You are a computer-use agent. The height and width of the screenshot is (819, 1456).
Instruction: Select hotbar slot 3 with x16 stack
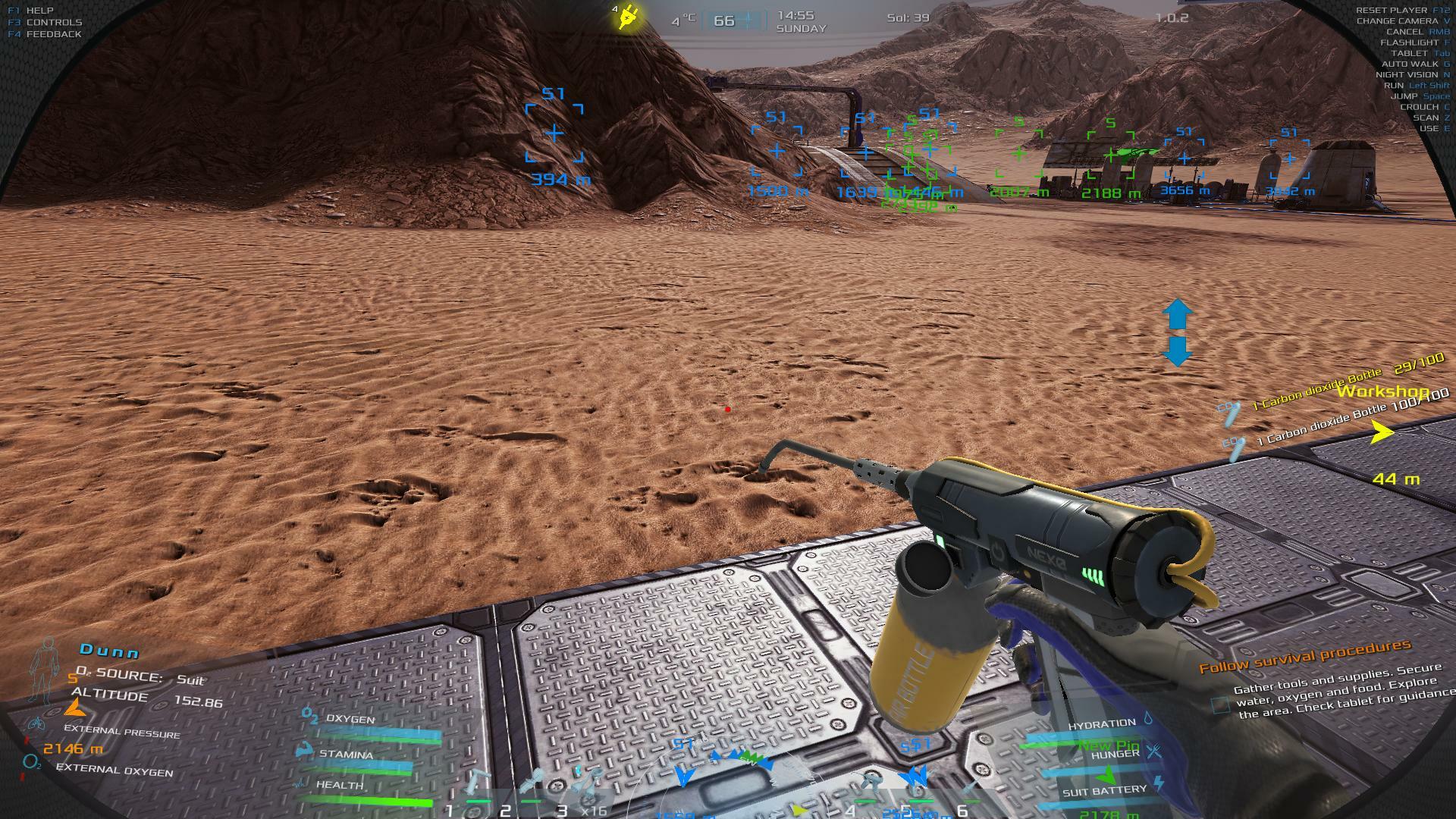pyautogui.click(x=586, y=787)
